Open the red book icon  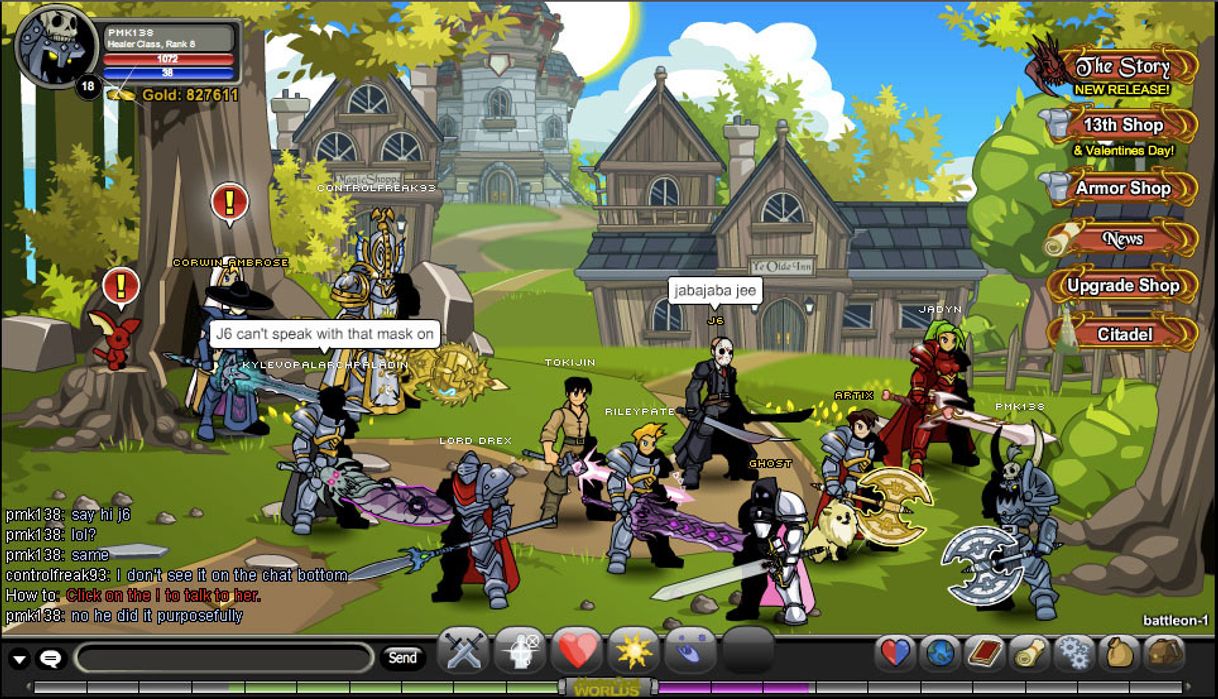click(x=984, y=654)
